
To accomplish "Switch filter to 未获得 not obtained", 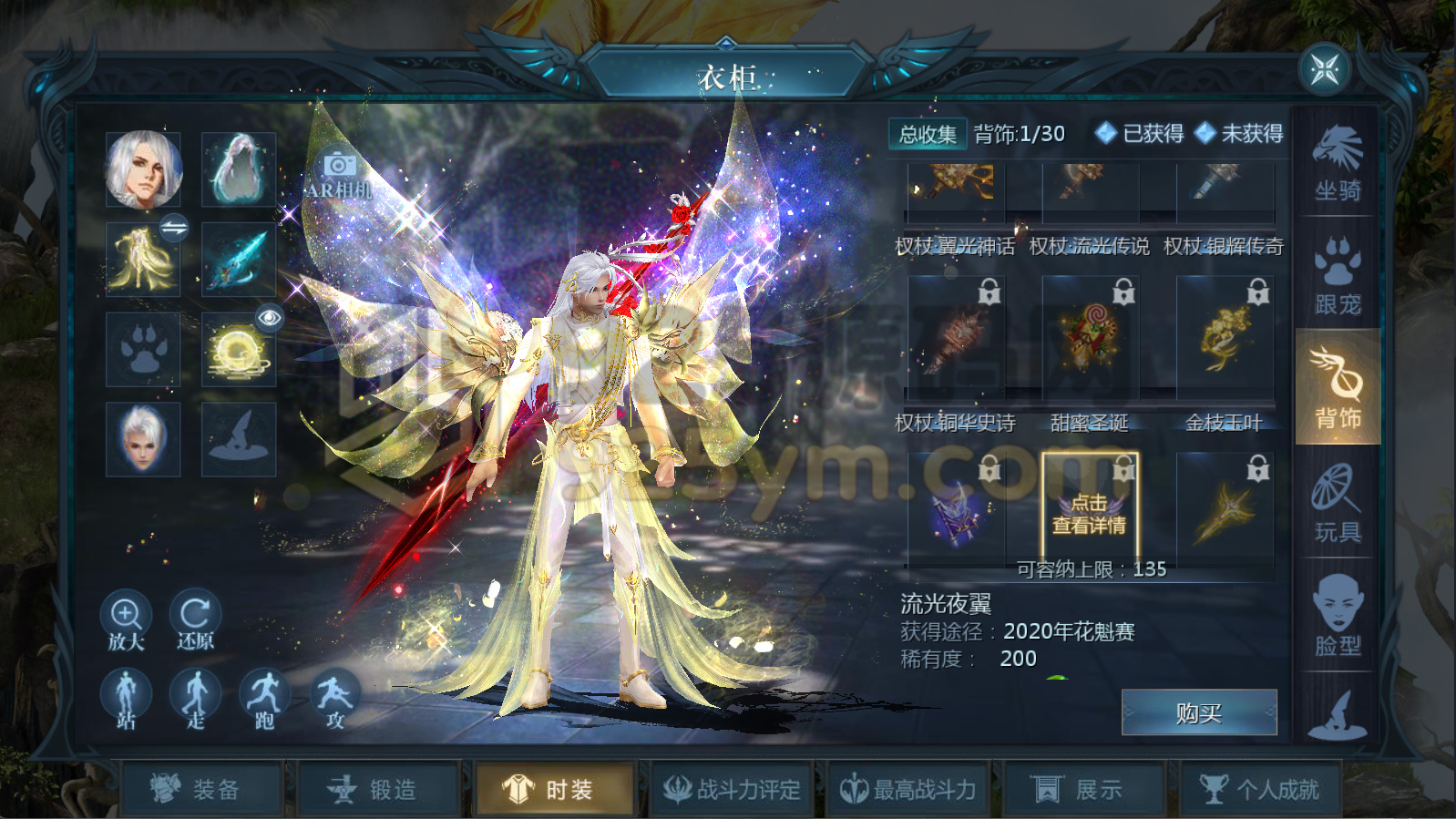I will pyautogui.click(x=1240, y=135).
